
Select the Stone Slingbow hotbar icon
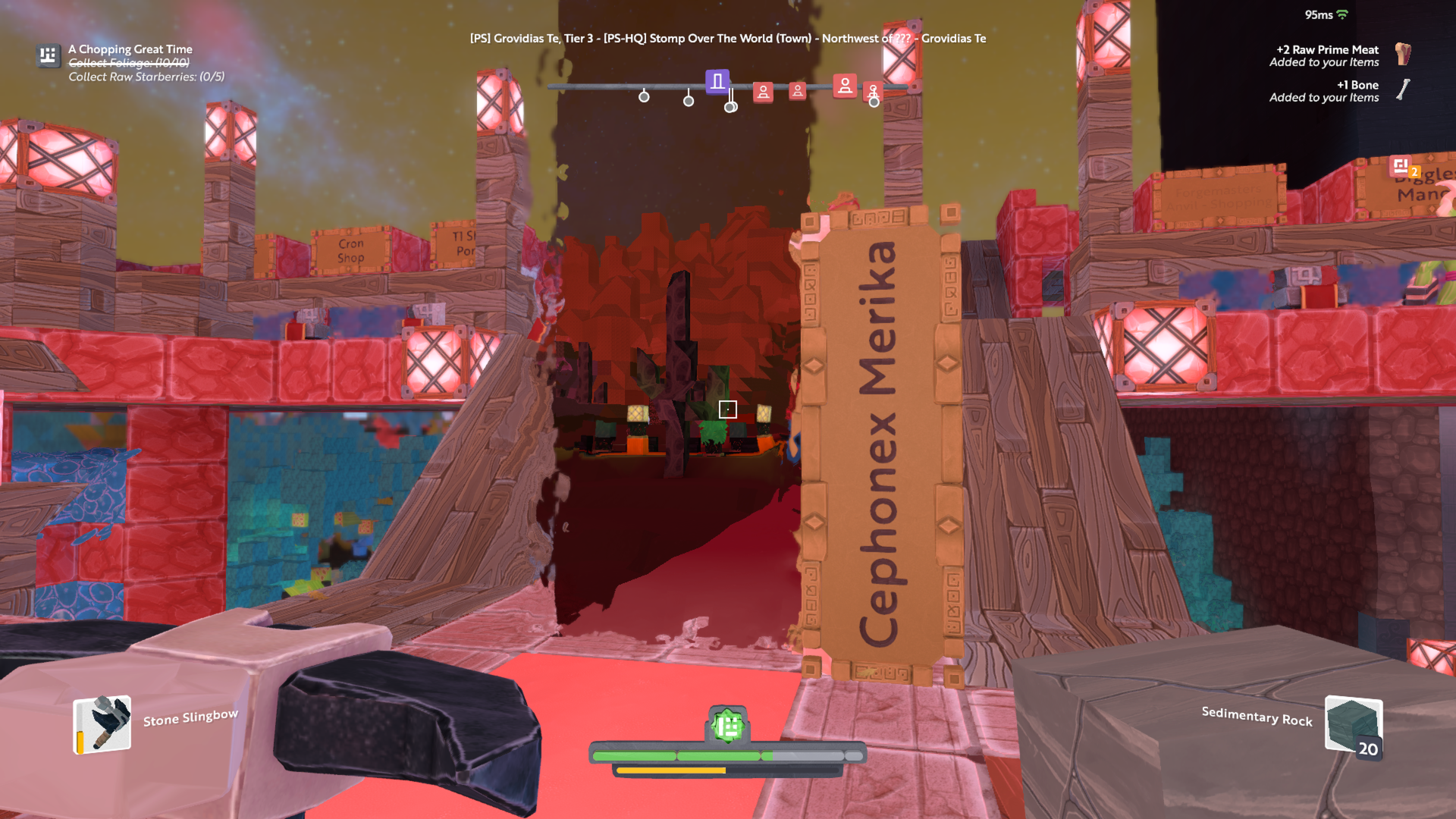(101, 724)
